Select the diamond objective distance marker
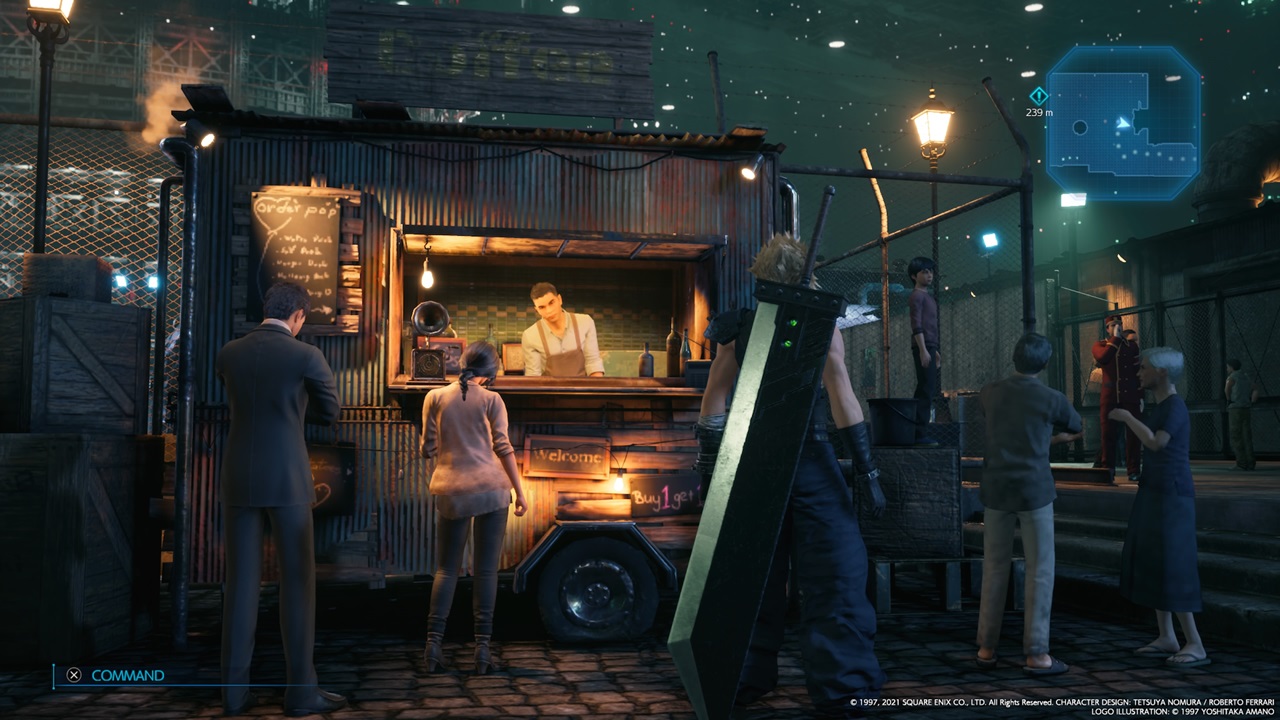Viewport: 1280px width, 720px height. pyautogui.click(x=1039, y=96)
